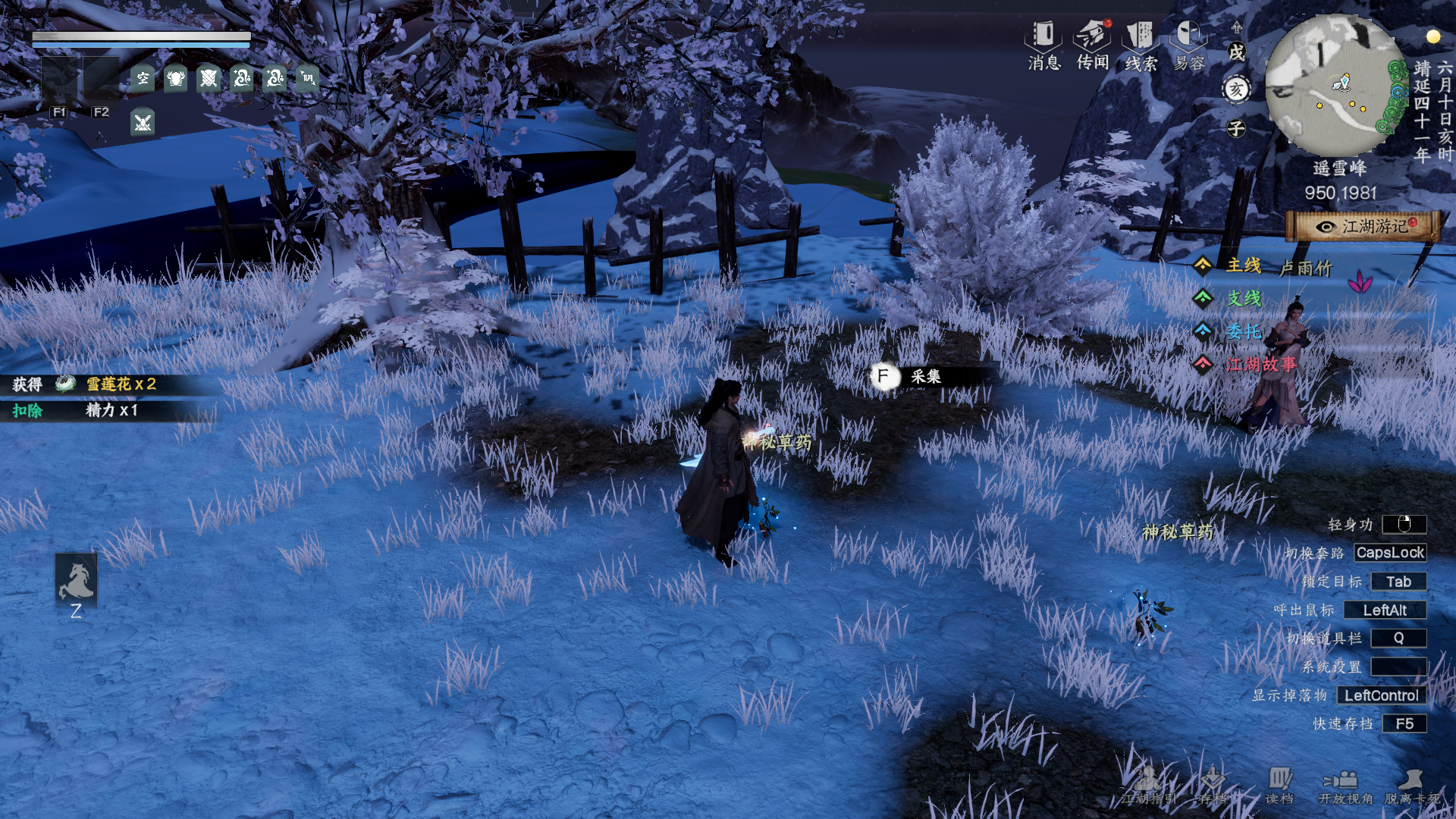Screen dimensions: 1456x819
Task: Open the 传闻 rumors panel
Action: 1092,45
